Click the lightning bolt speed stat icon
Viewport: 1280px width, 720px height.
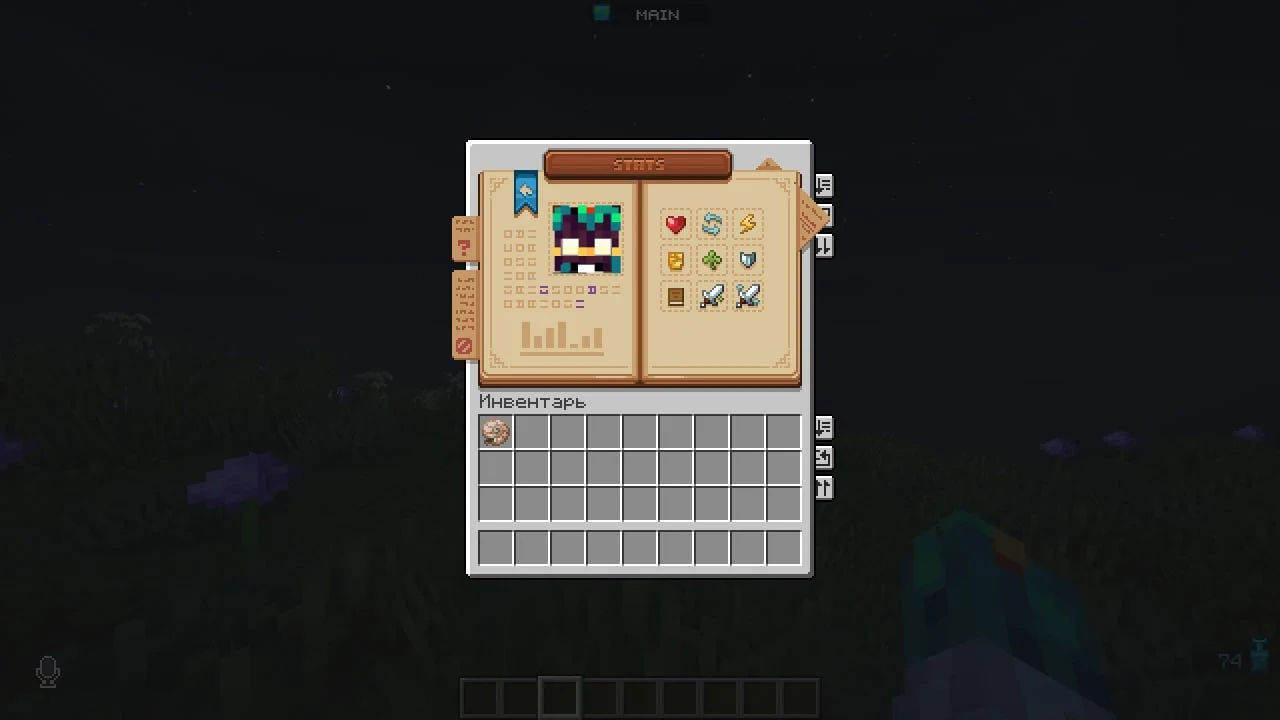(x=748, y=224)
